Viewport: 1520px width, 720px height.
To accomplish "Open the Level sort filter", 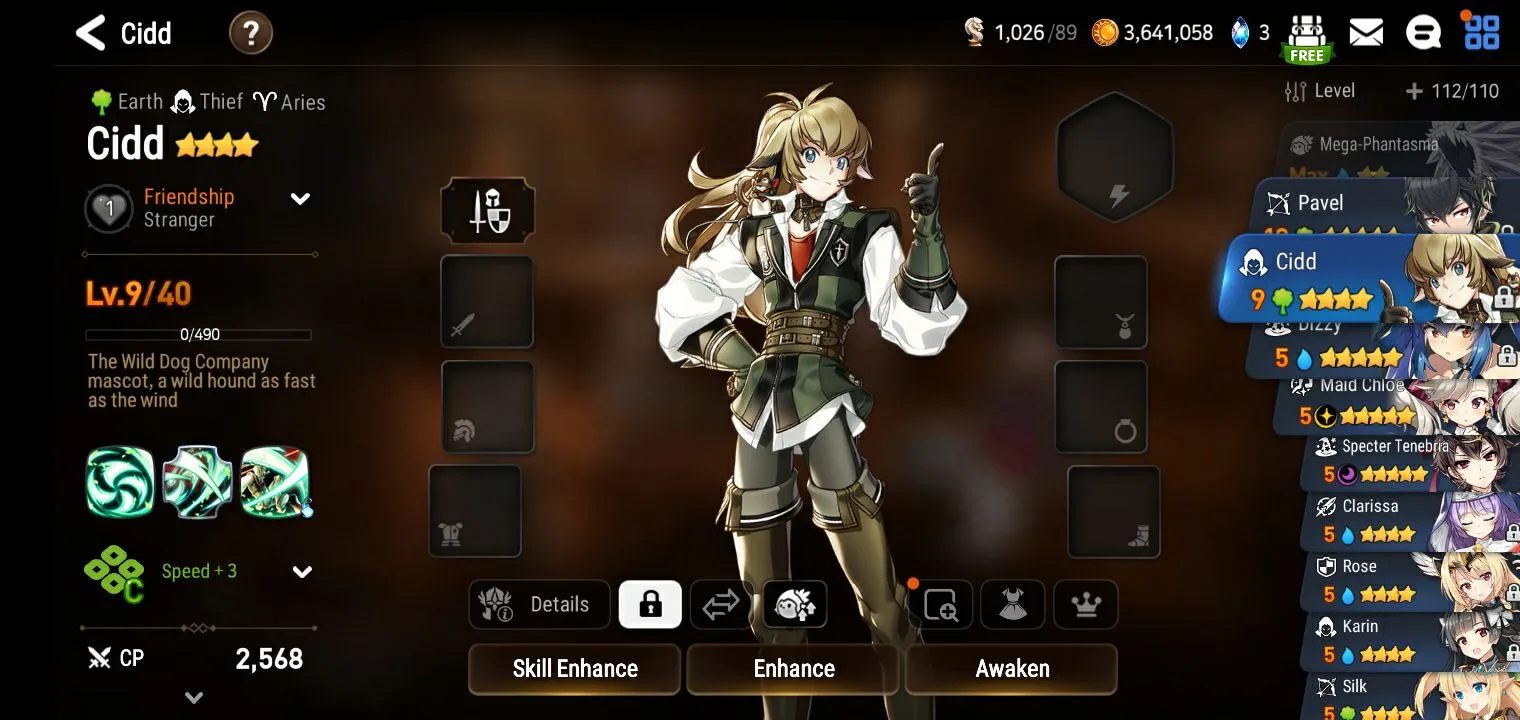I will [x=1320, y=91].
